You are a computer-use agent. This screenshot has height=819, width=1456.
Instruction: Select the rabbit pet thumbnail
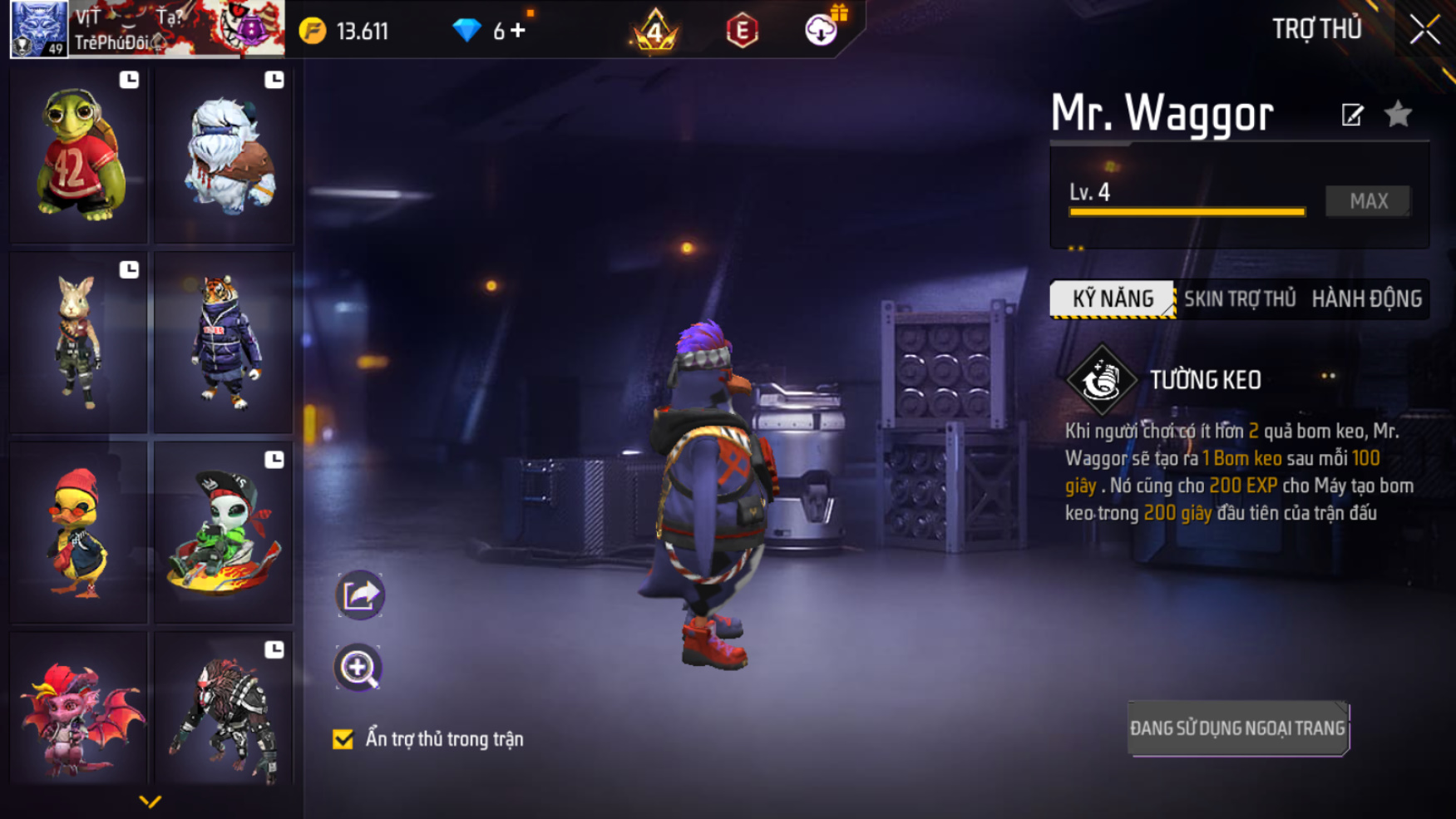79,343
